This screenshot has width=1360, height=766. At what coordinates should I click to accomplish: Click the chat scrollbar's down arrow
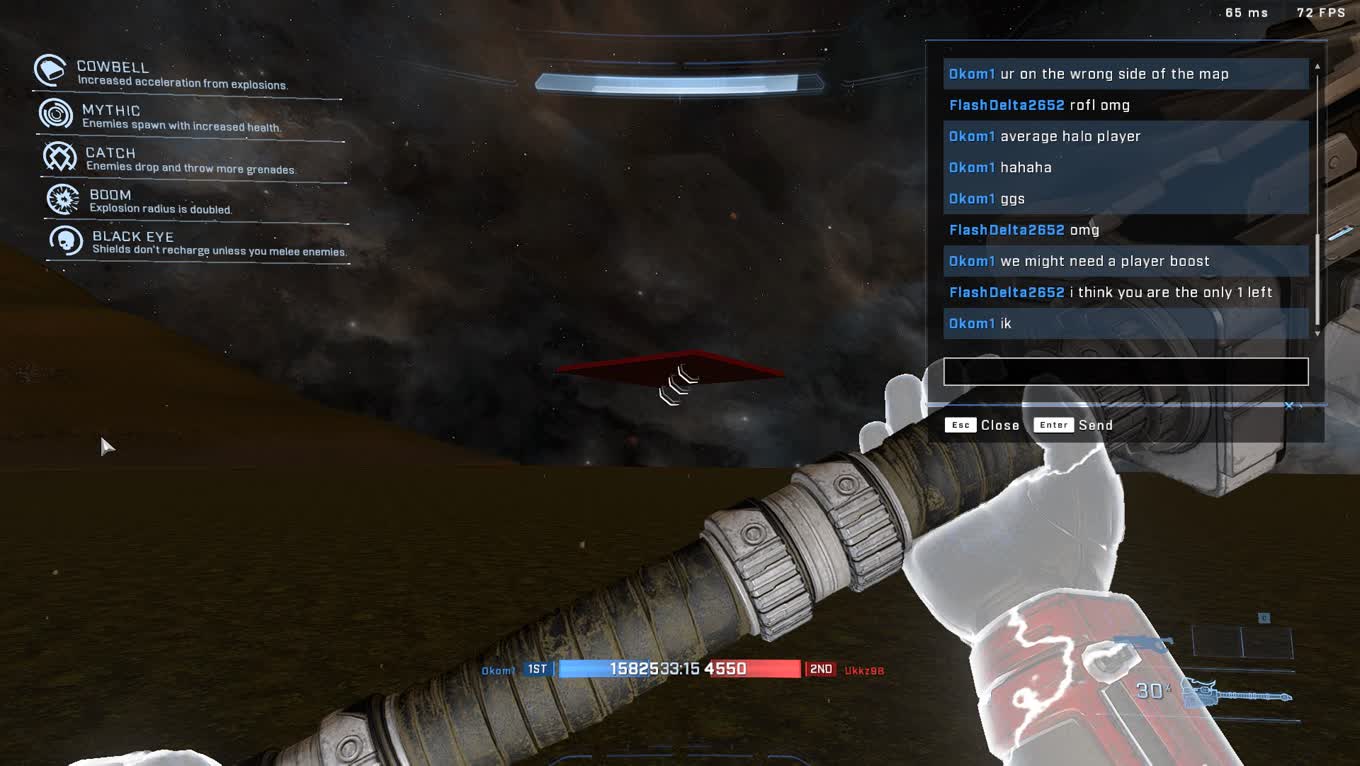coord(1317,332)
